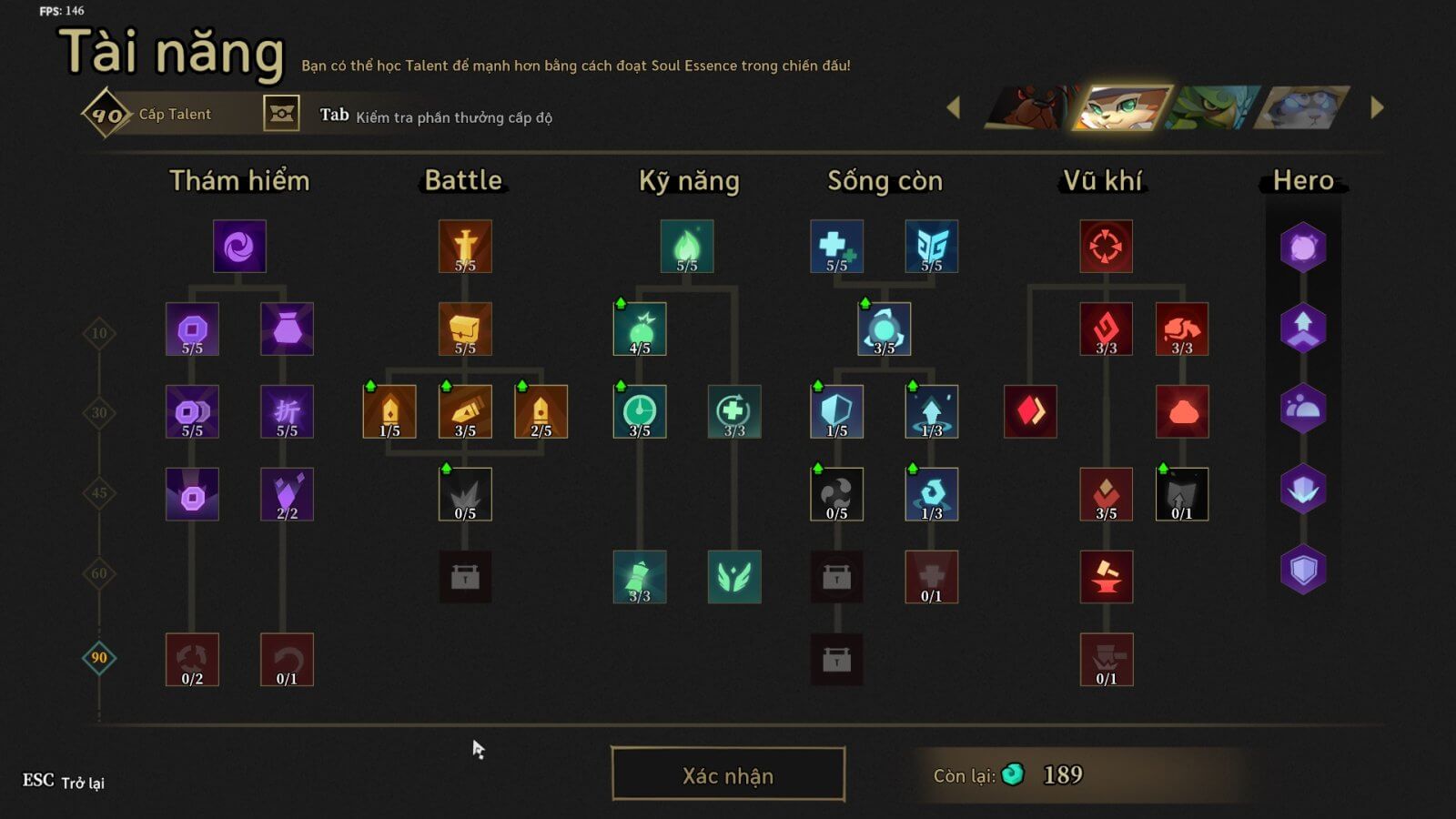Click the purple shield Hero hexagon
Image resolution: width=1456 pixels, height=819 pixels.
coord(1303,570)
